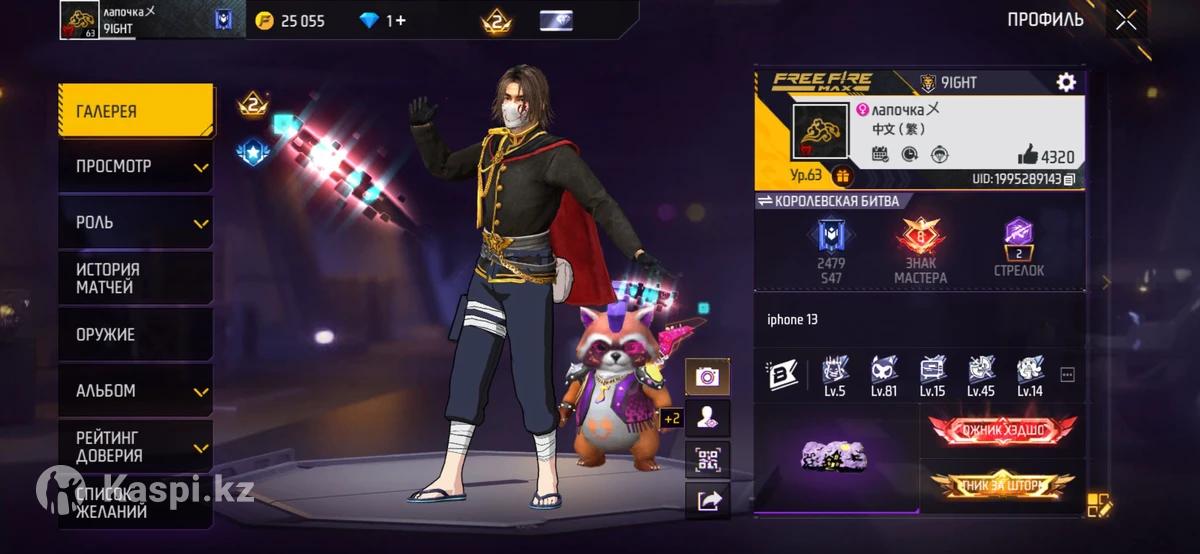Tap the camera photo button

click(x=707, y=377)
